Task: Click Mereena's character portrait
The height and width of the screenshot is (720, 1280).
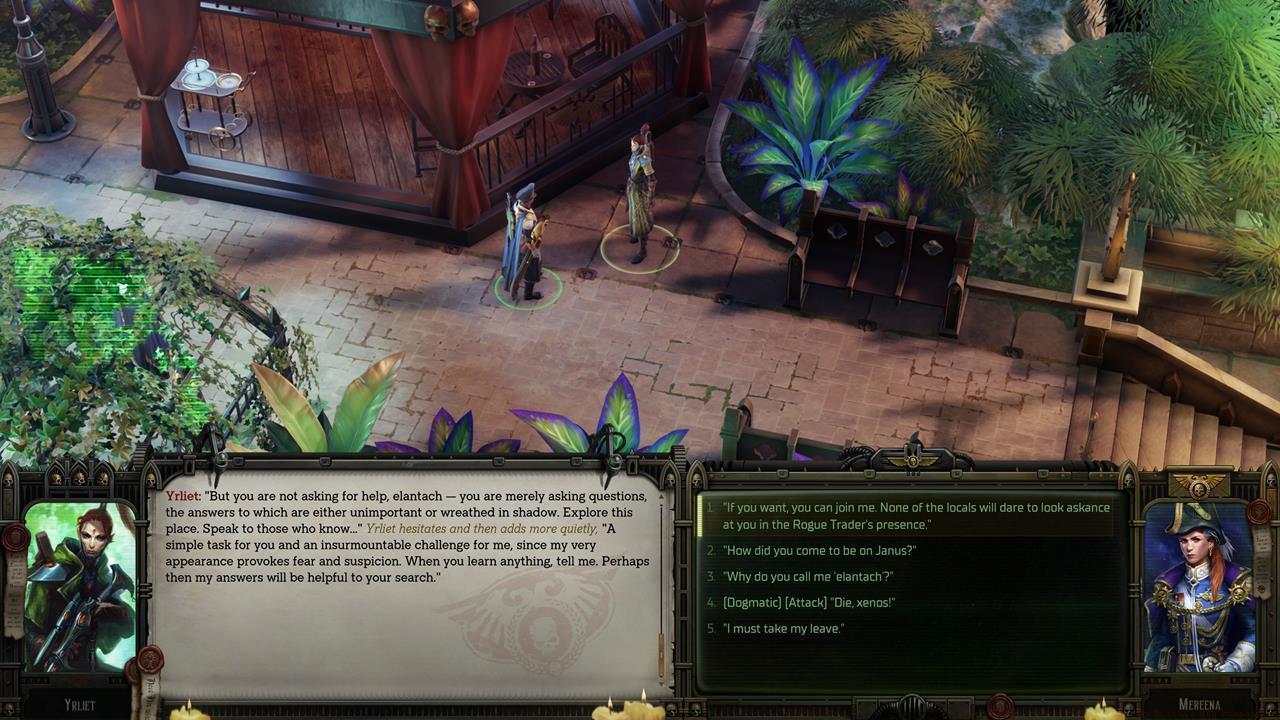Action: tap(1197, 587)
